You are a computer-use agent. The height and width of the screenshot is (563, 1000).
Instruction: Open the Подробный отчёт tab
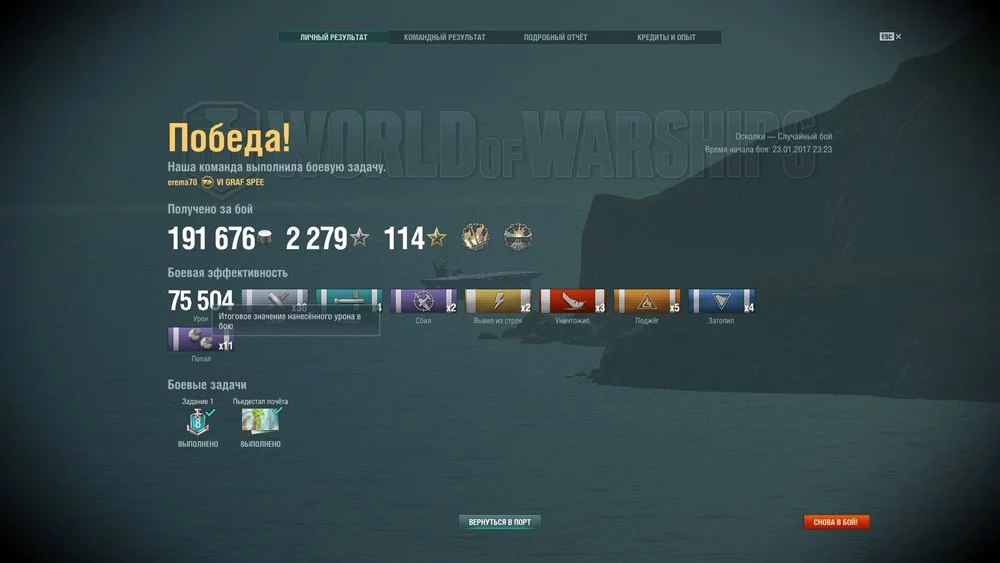click(555, 38)
